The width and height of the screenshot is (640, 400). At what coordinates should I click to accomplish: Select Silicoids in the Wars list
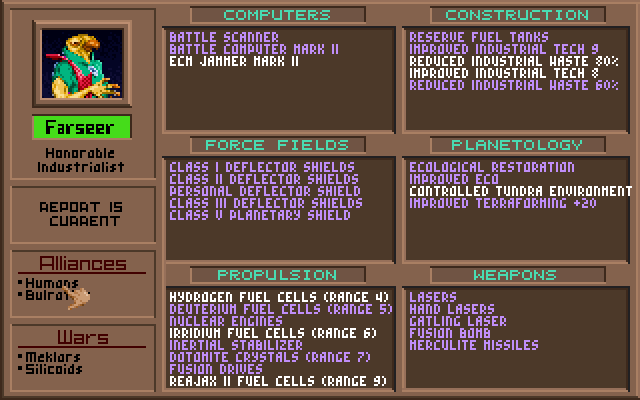click(56, 369)
